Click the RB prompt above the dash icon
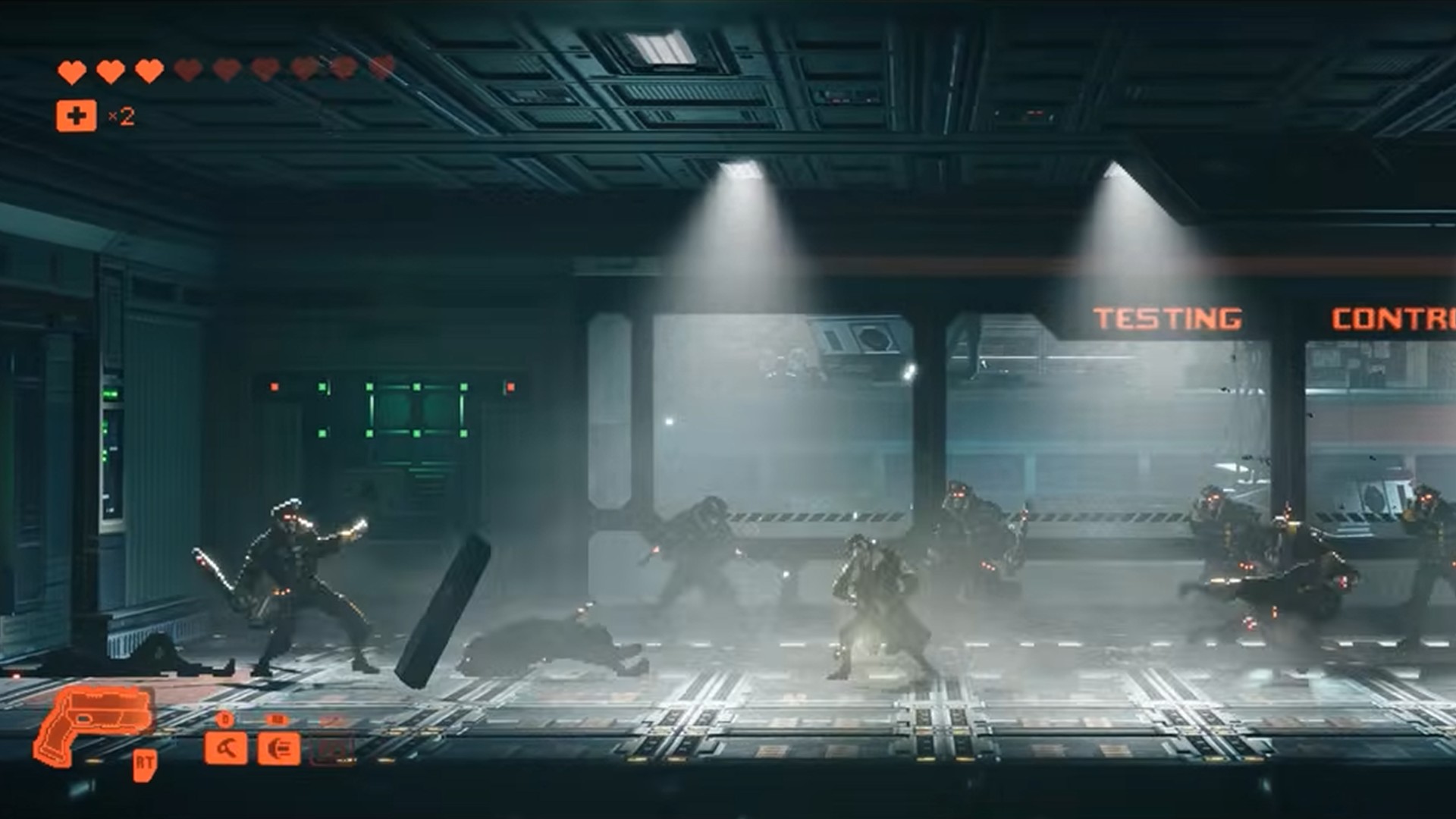 click(277, 719)
